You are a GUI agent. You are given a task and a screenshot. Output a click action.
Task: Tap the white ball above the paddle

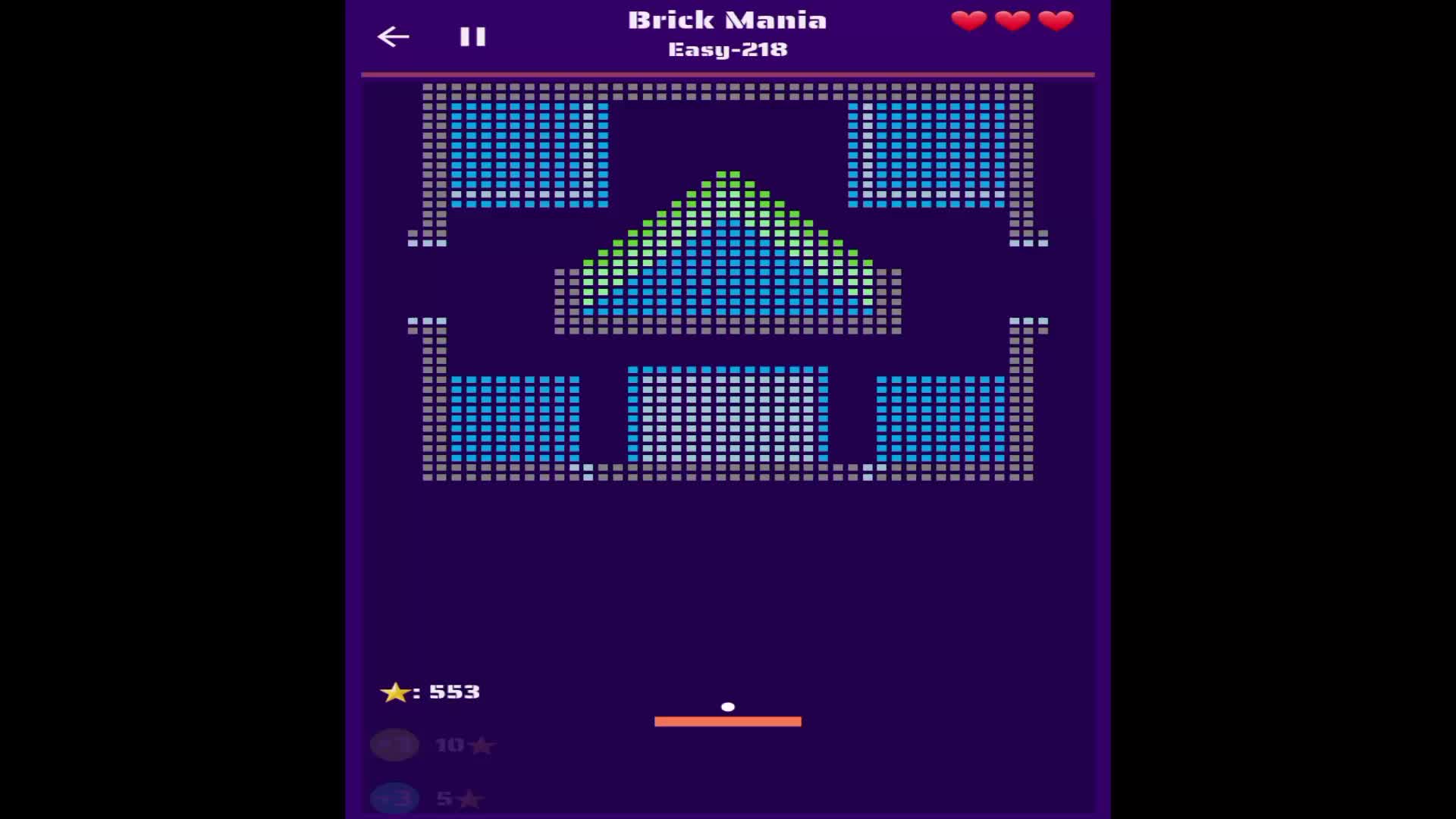point(729,706)
